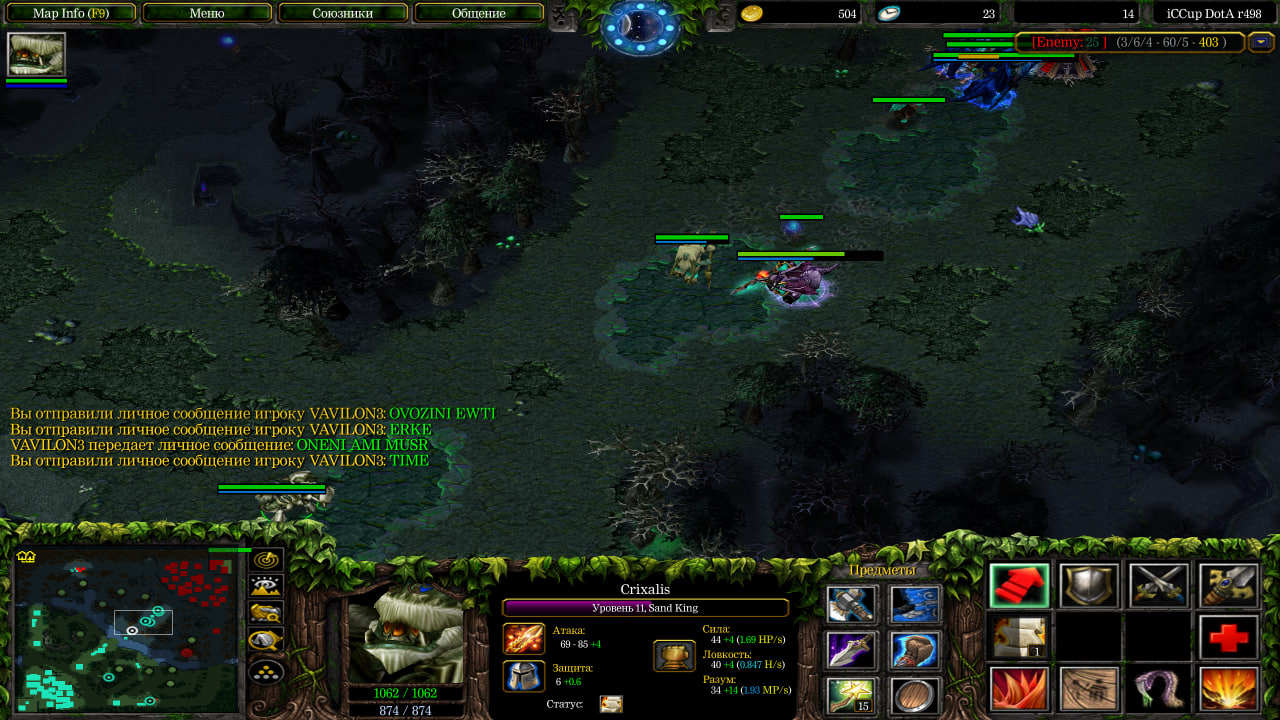This screenshot has width=1280, height=720.
Task: Activate the minimap signal ping button
Action: coord(266,561)
